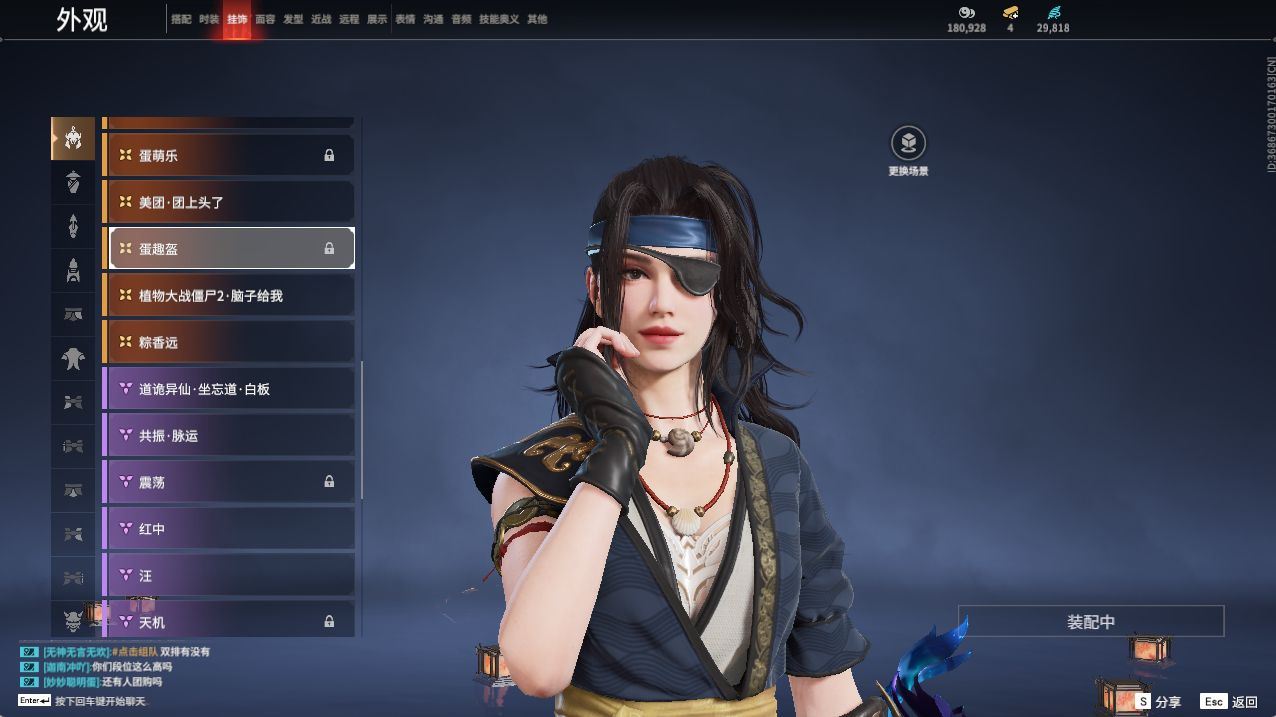
Task: Click the 更换场景 change scene icon
Action: tap(908, 144)
